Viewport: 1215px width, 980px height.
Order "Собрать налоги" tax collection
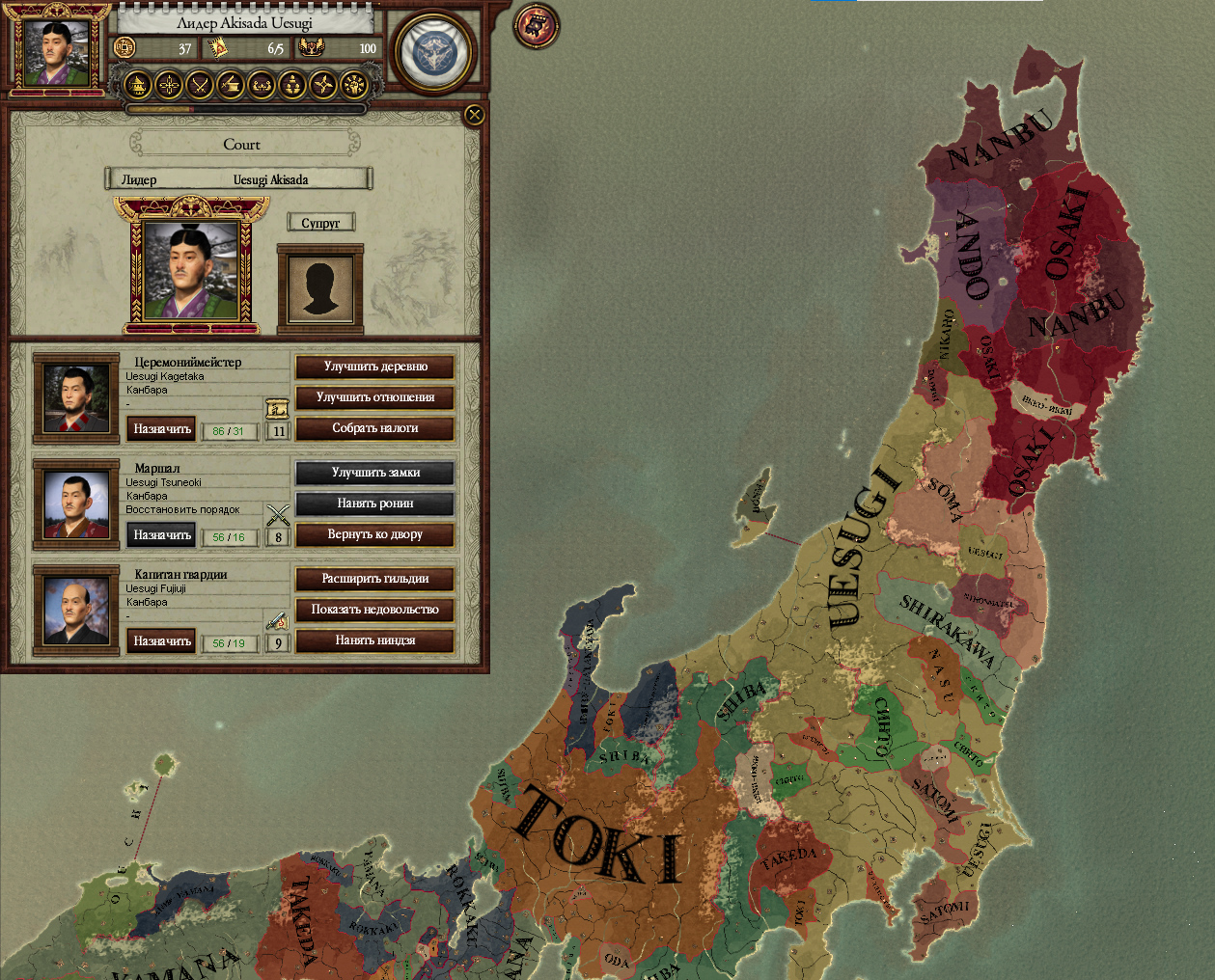click(x=375, y=428)
